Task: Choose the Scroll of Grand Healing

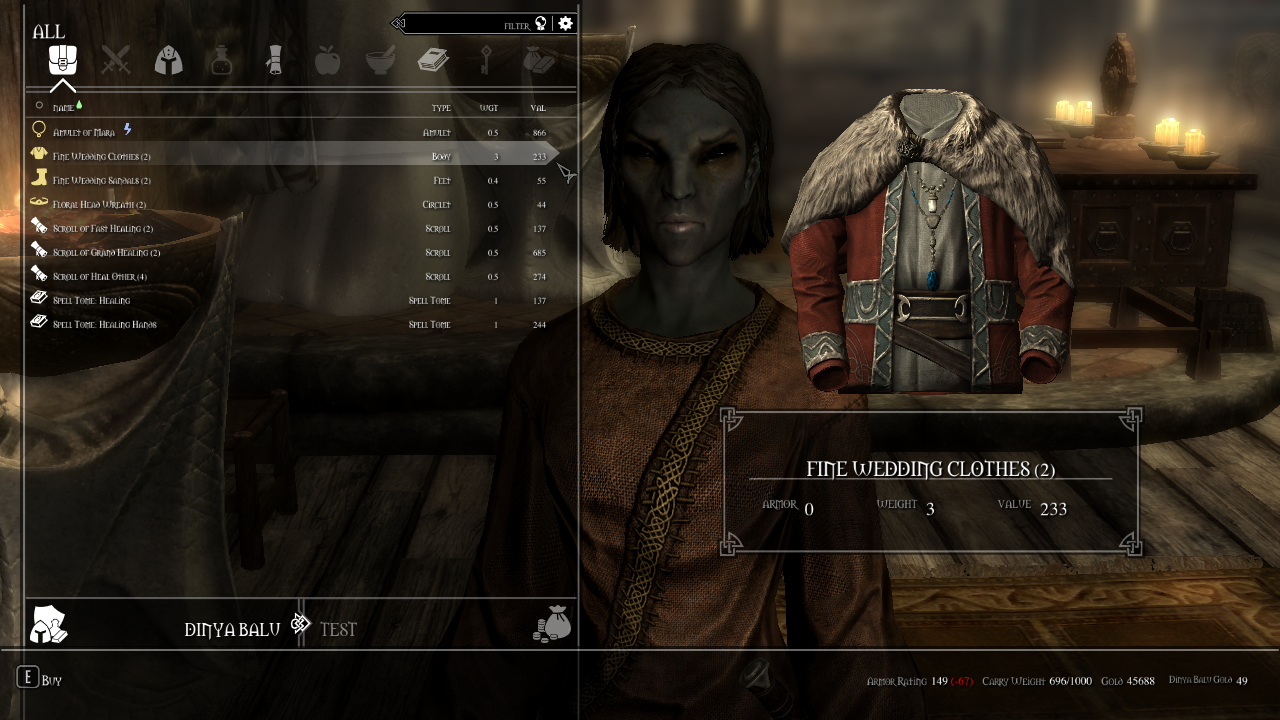Action: [106, 252]
